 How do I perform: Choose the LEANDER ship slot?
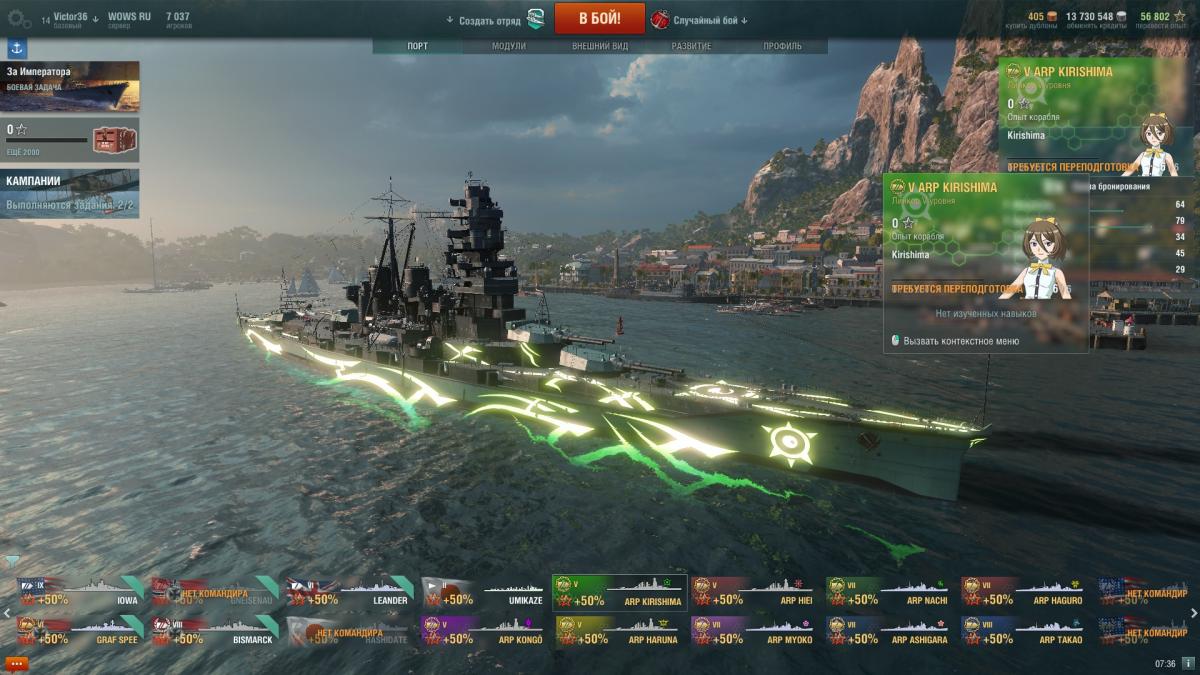[350, 592]
